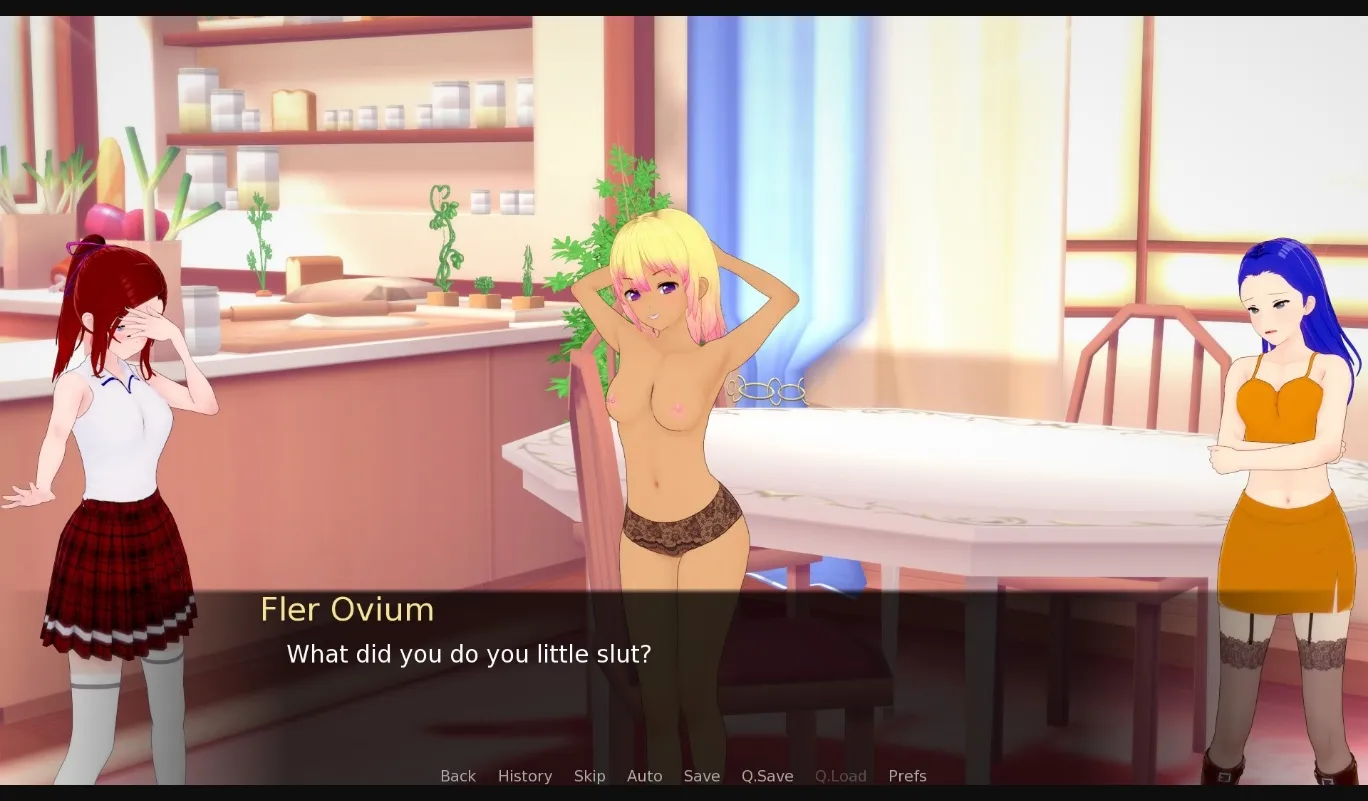Open preferences via the Prefs label
Viewport: 1368px width, 801px height.
(907, 775)
